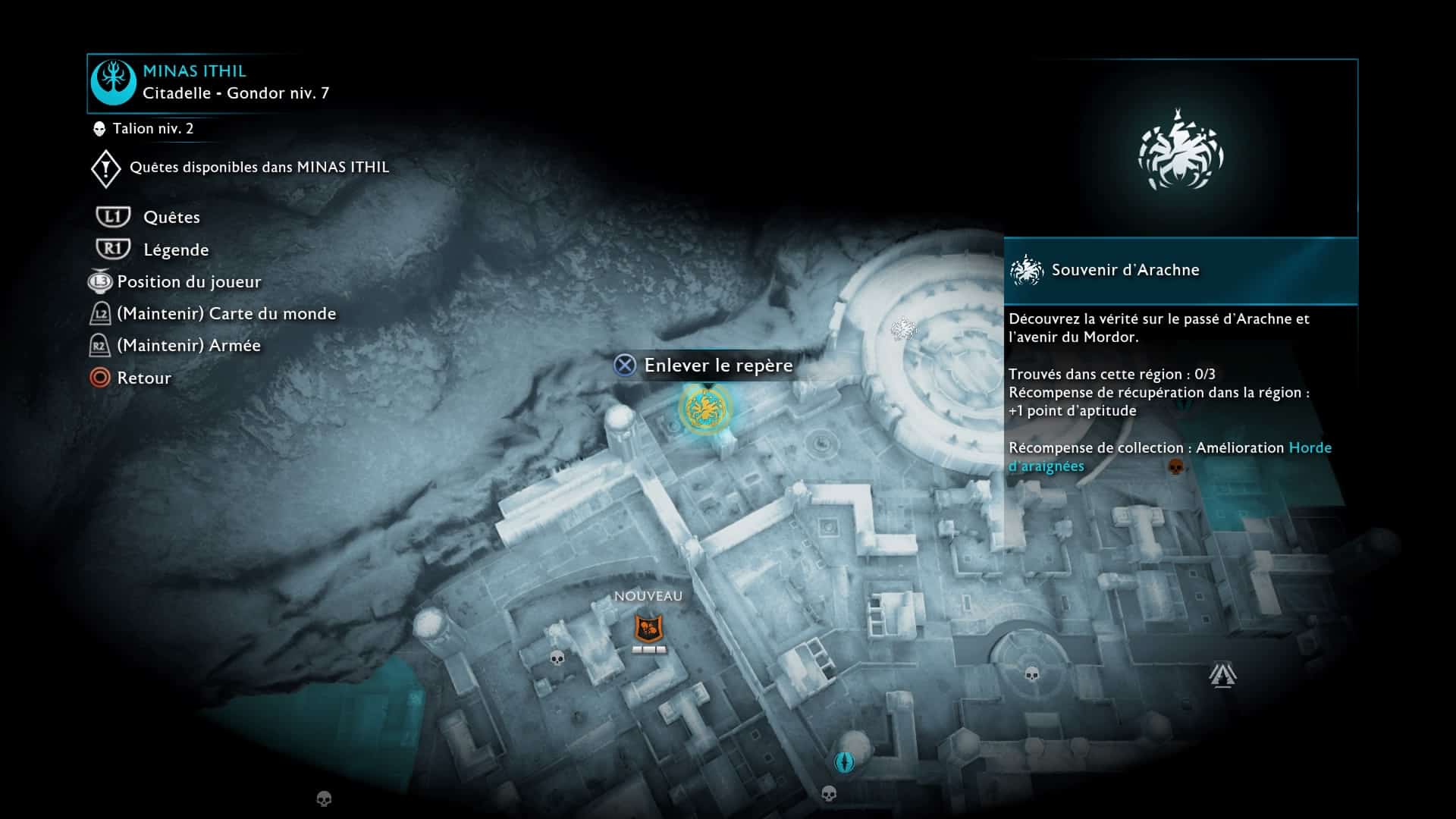This screenshot has height=819, width=1456.
Task: Click the orange skull marker on the map
Action: pos(1175,466)
